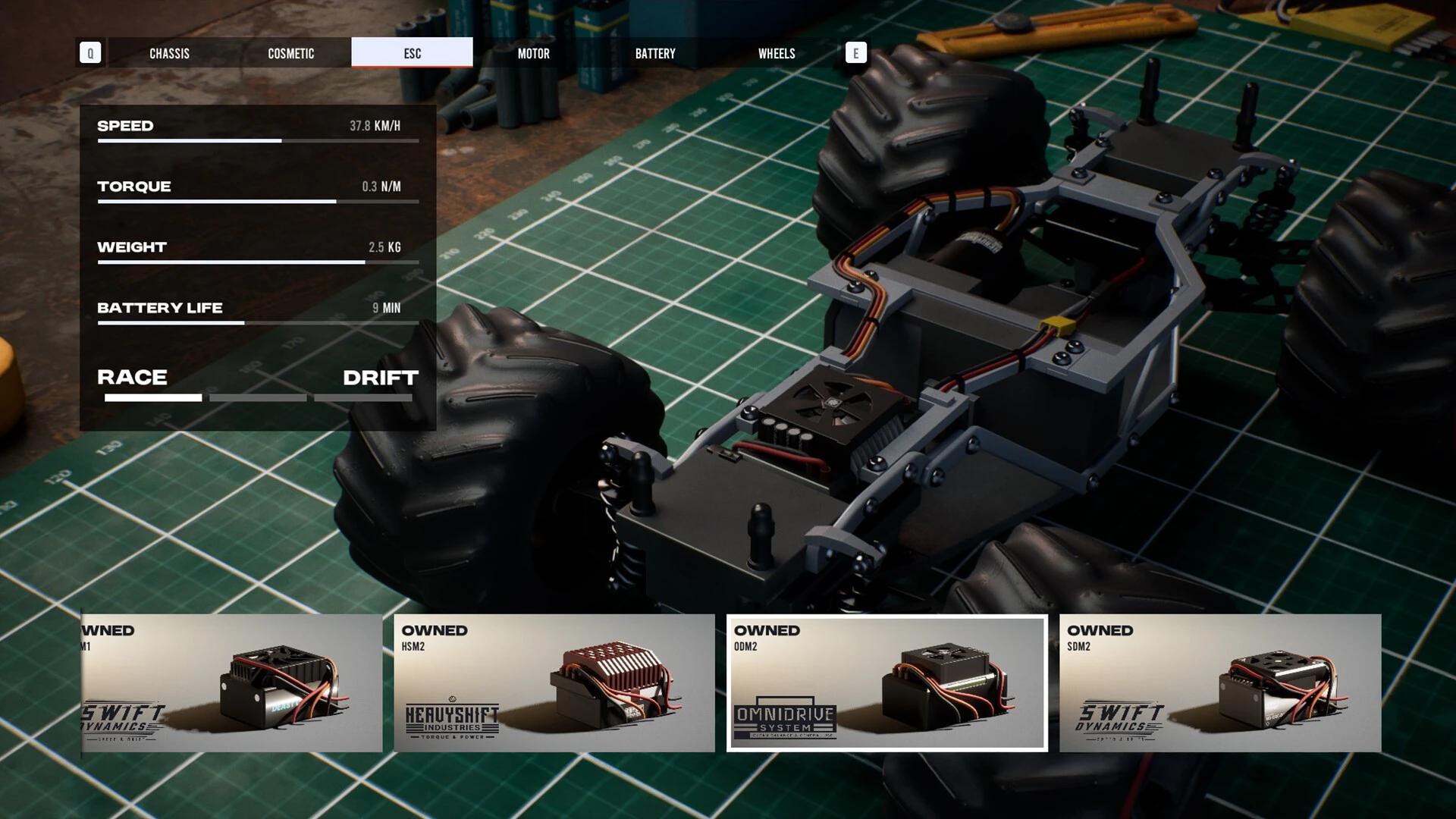This screenshot has width=1456, height=819.
Task: Switch to the BATTERY tab
Action: click(x=655, y=53)
